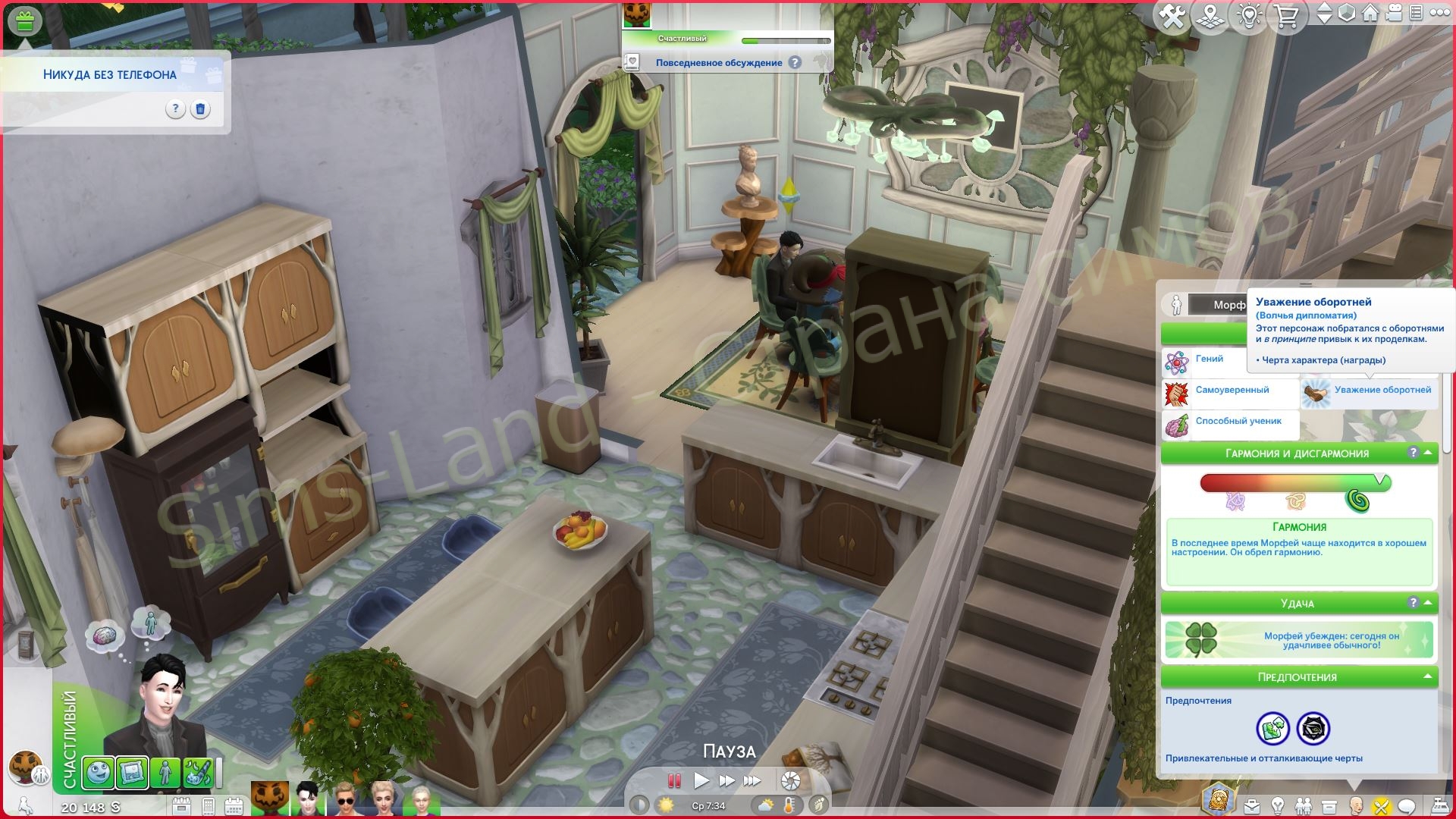
Task: Open the needs panel with fork-and-knife icon
Action: point(1380,806)
